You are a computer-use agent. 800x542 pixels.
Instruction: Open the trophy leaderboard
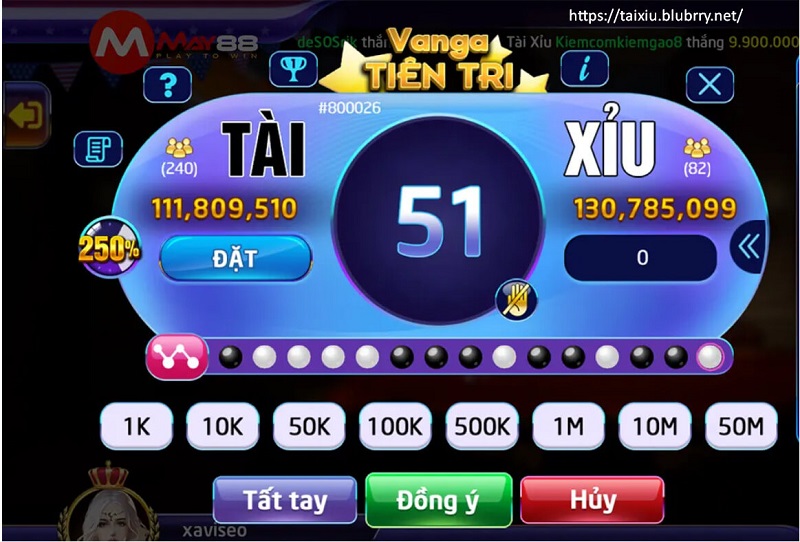(293, 68)
